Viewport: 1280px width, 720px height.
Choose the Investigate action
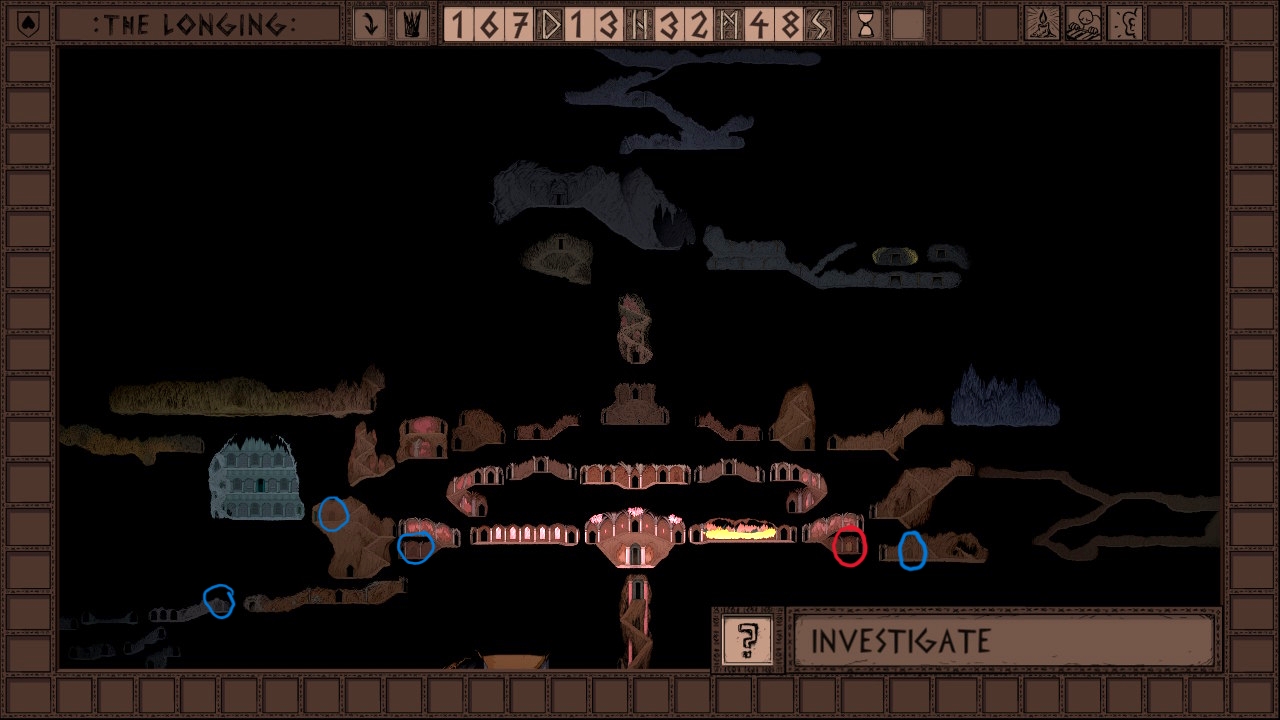1003,640
